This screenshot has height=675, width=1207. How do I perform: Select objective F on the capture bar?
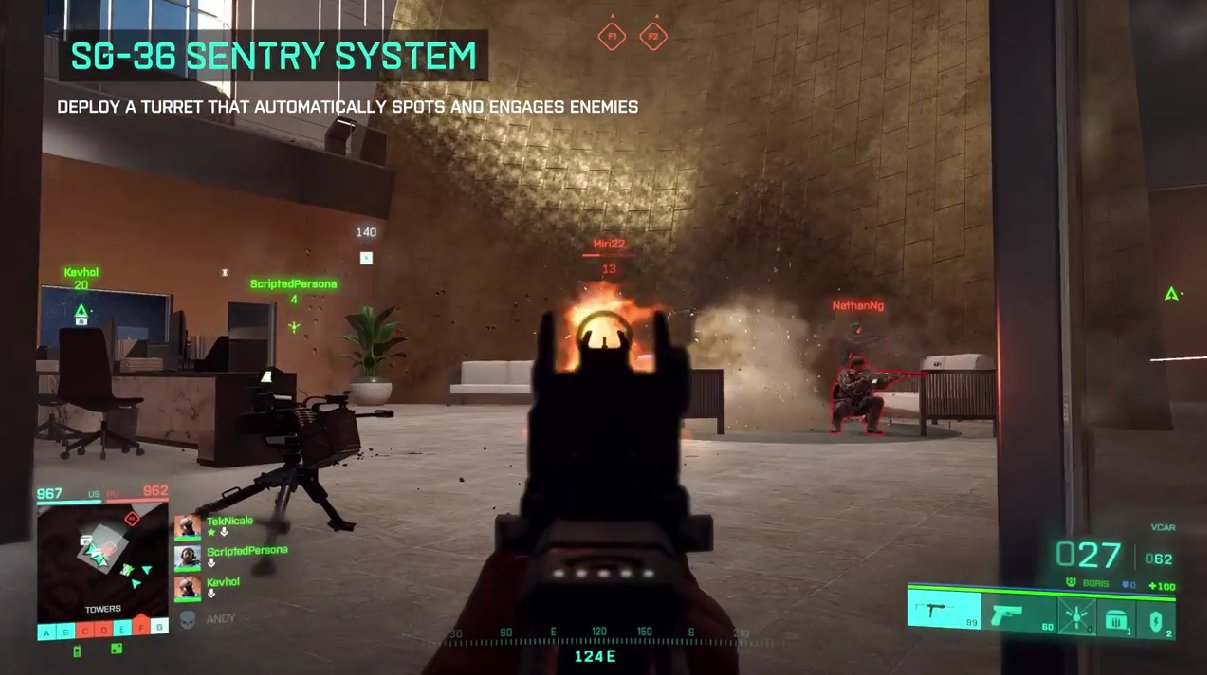click(139, 631)
